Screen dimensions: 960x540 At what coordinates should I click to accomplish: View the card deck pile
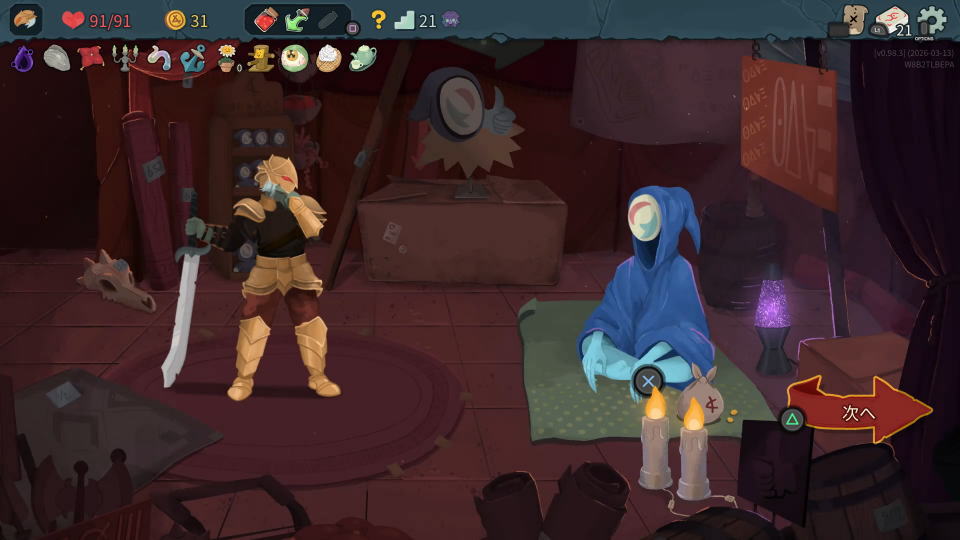point(890,21)
